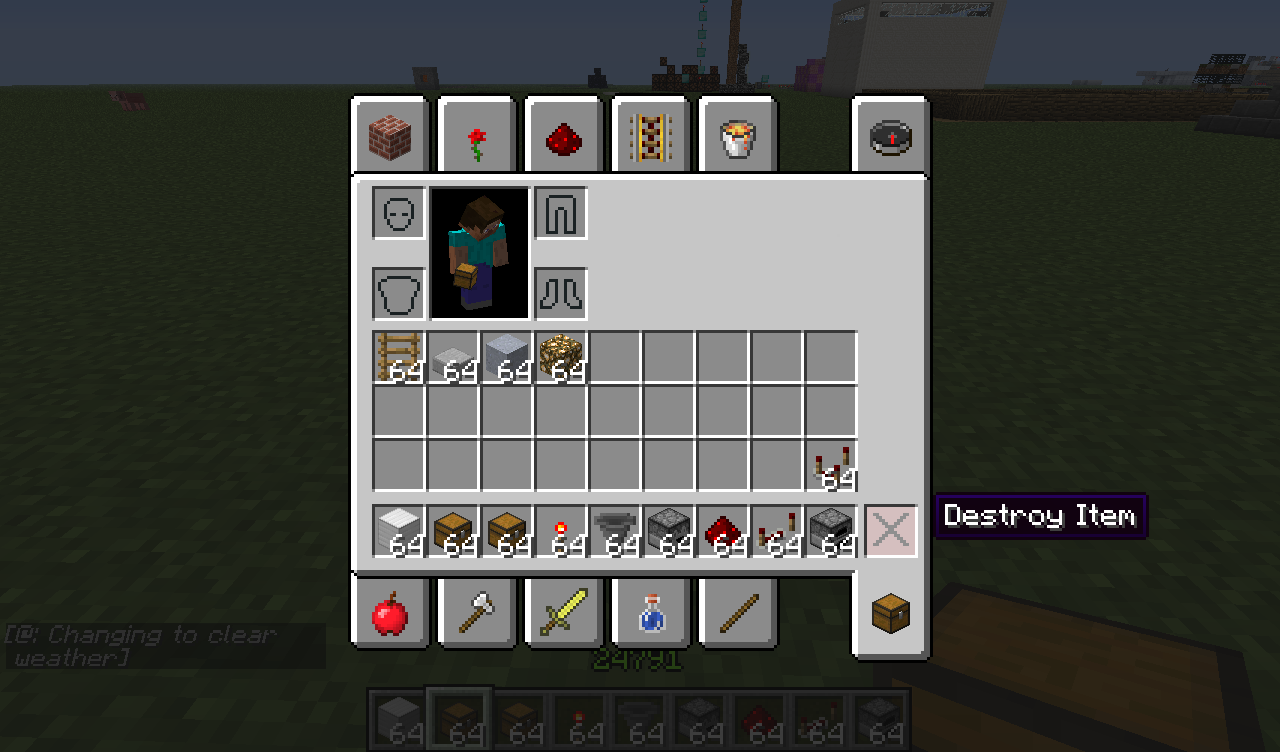This screenshot has width=1280, height=752.
Task: Open the Miscellaneous bucket tab
Action: 737,136
